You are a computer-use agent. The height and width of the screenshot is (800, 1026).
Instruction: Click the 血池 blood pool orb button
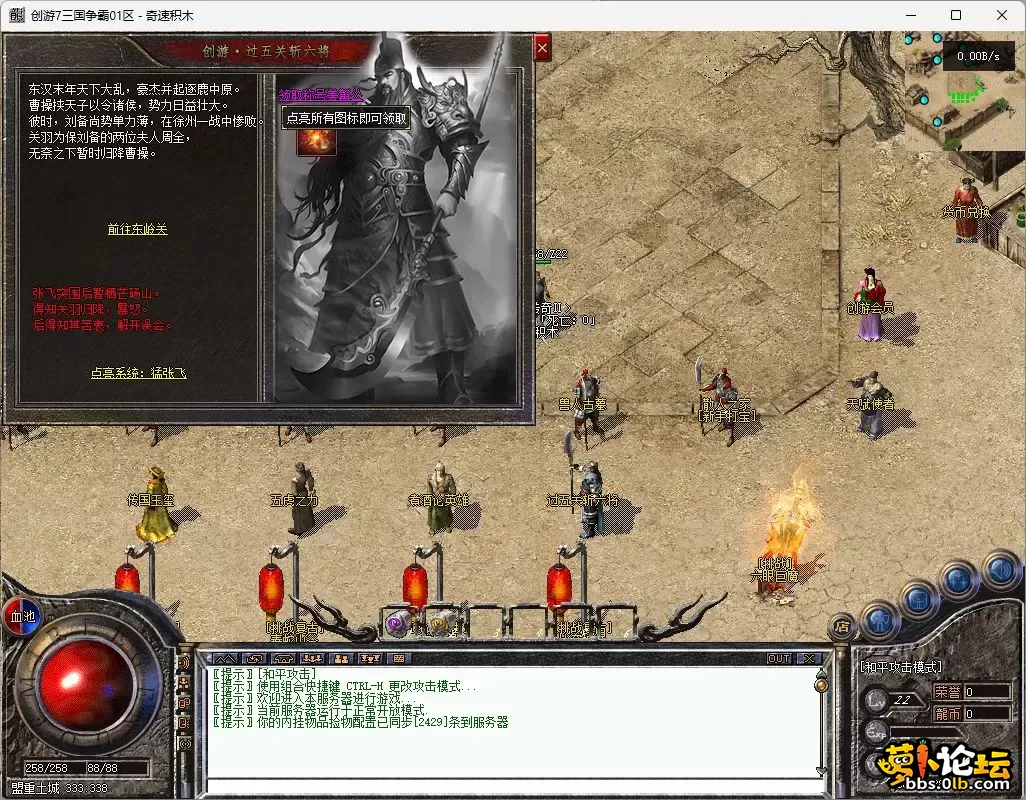tap(22, 616)
